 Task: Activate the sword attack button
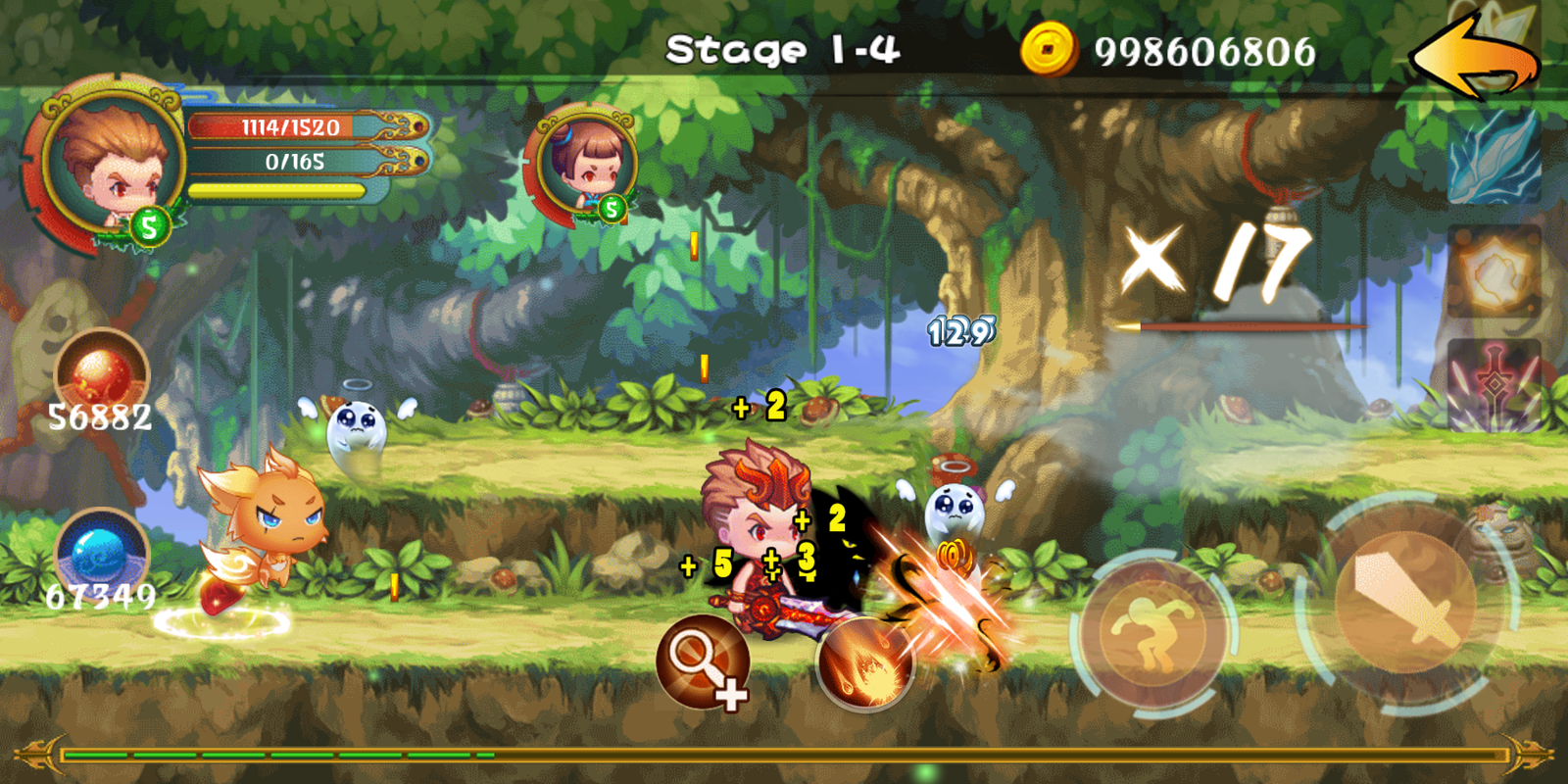(1406, 600)
